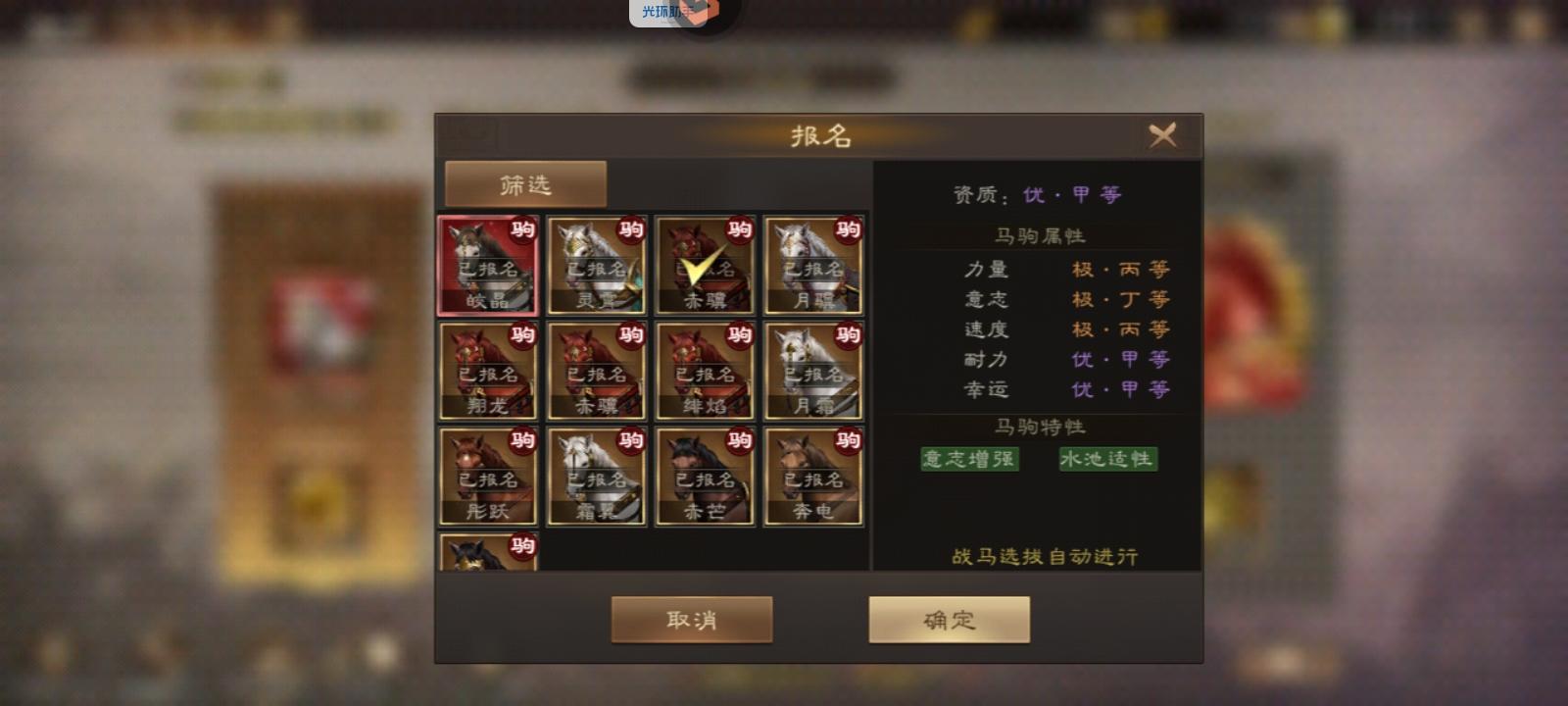
Task: Click the 取消 cancel button
Action: pyautogui.click(x=691, y=619)
